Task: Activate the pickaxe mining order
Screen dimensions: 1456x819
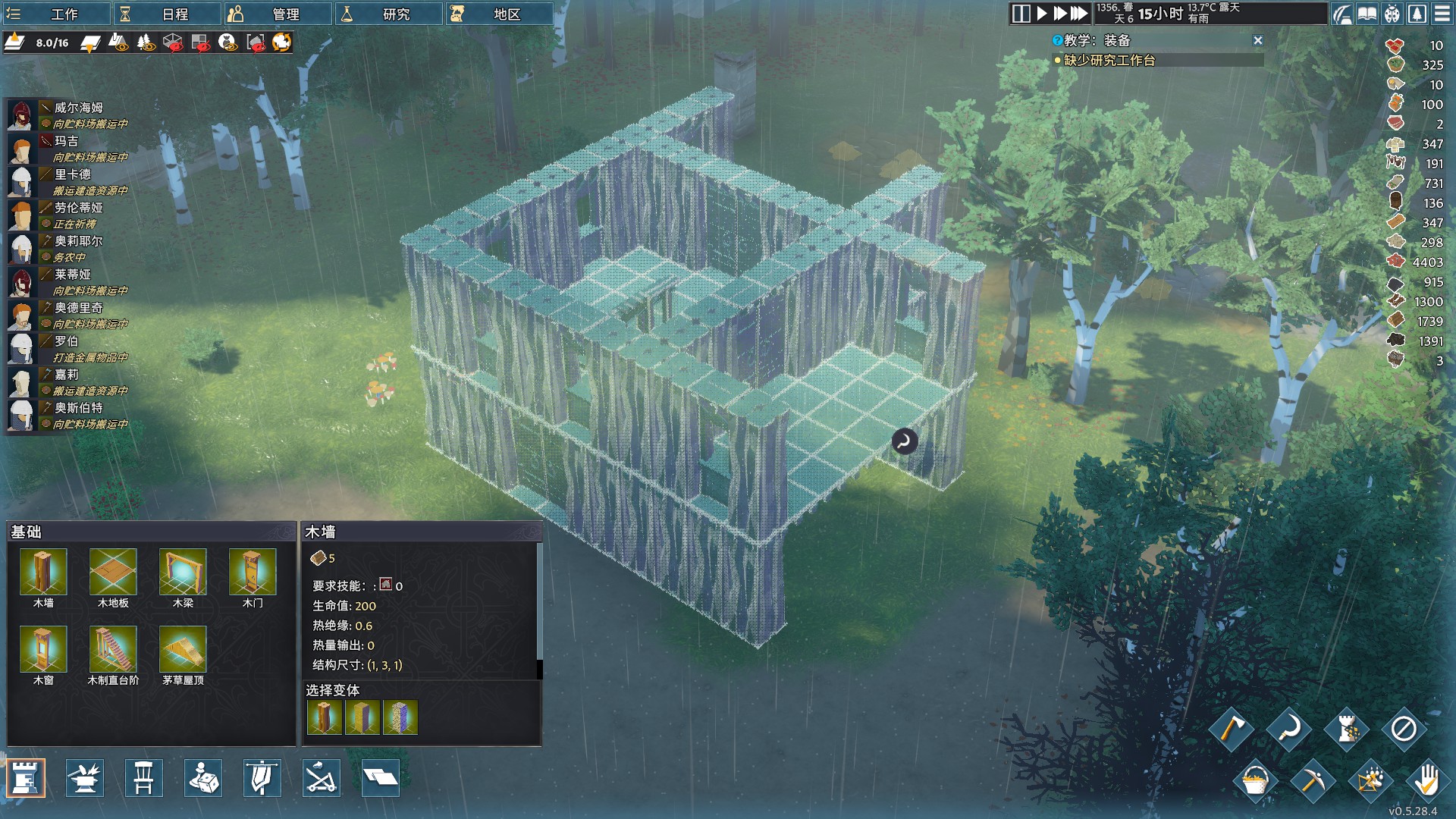Action: [x=1312, y=780]
